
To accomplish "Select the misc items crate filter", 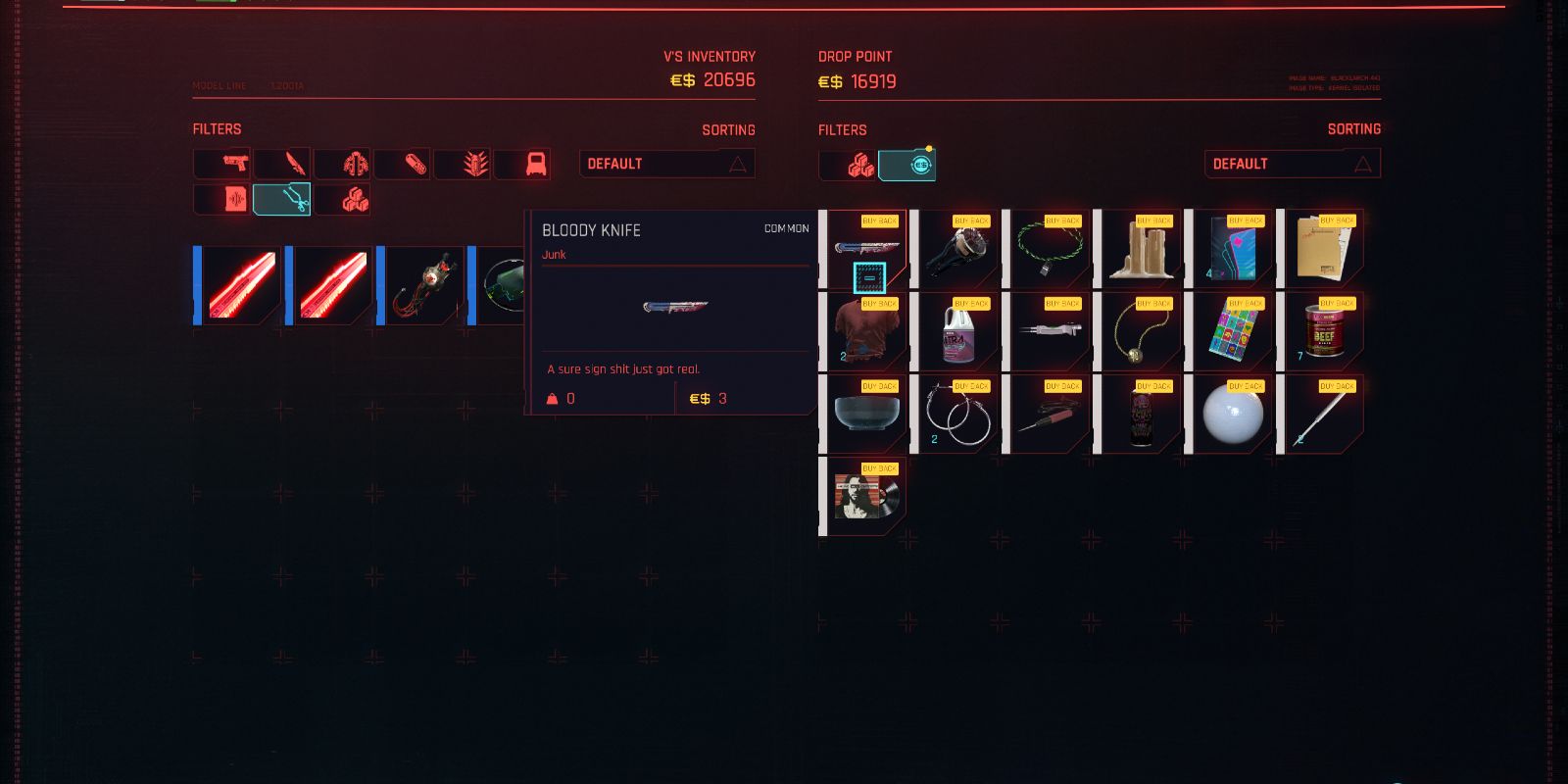I will coord(341,199).
